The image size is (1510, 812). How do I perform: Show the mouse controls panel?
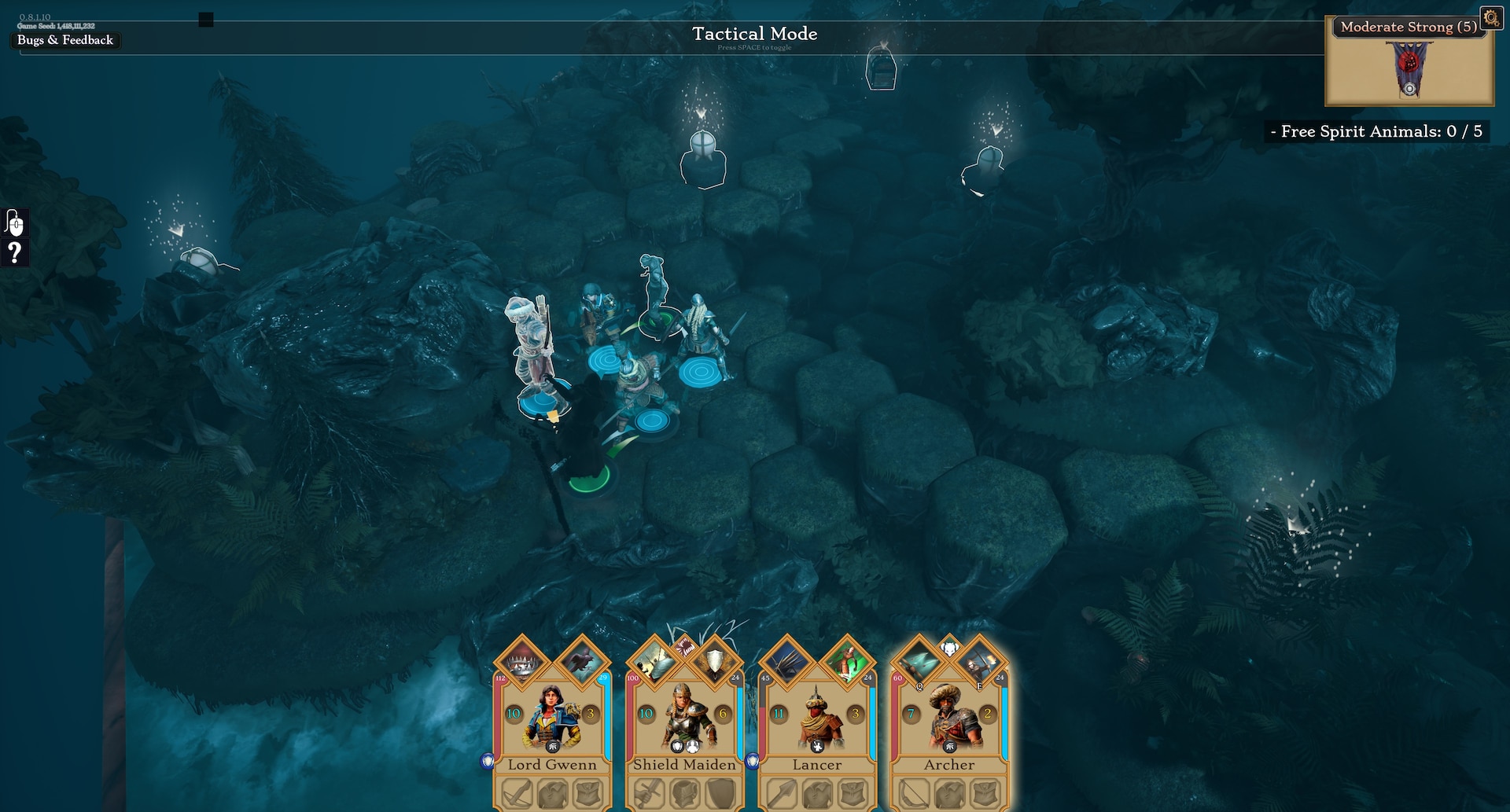pos(14,223)
